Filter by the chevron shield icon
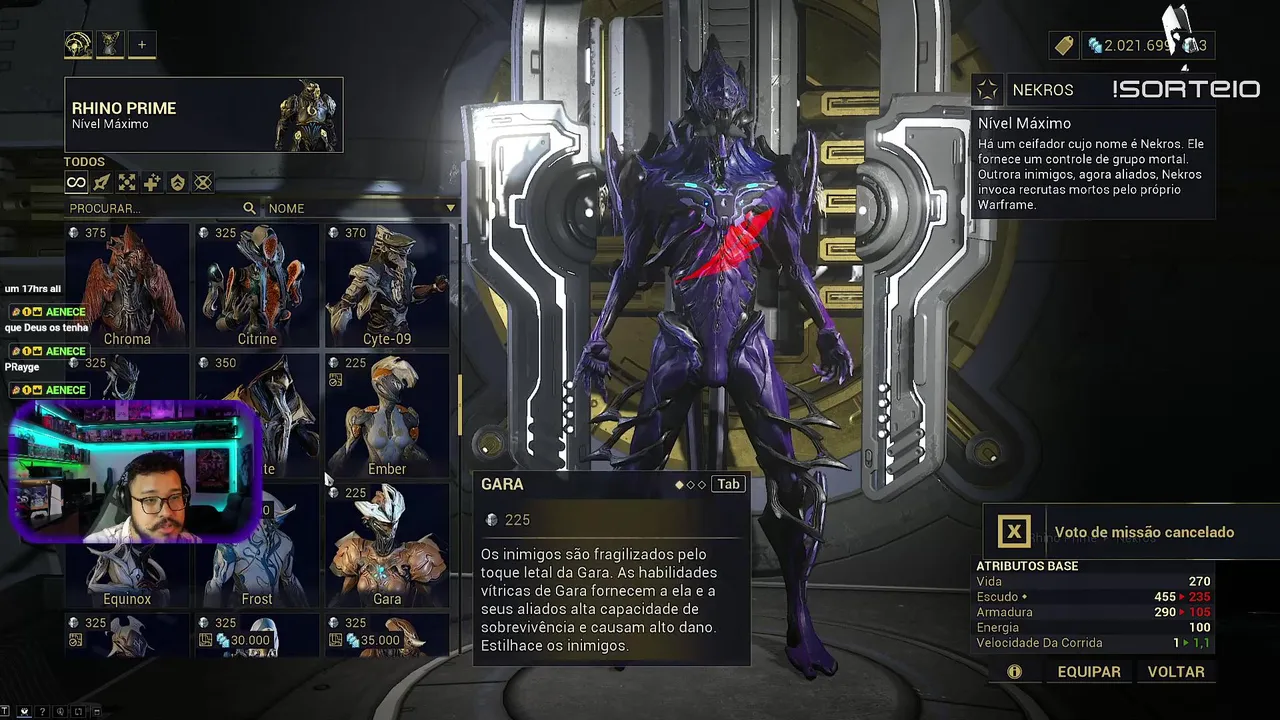Viewport: 1280px width, 720px height. (x=177, y=183)
